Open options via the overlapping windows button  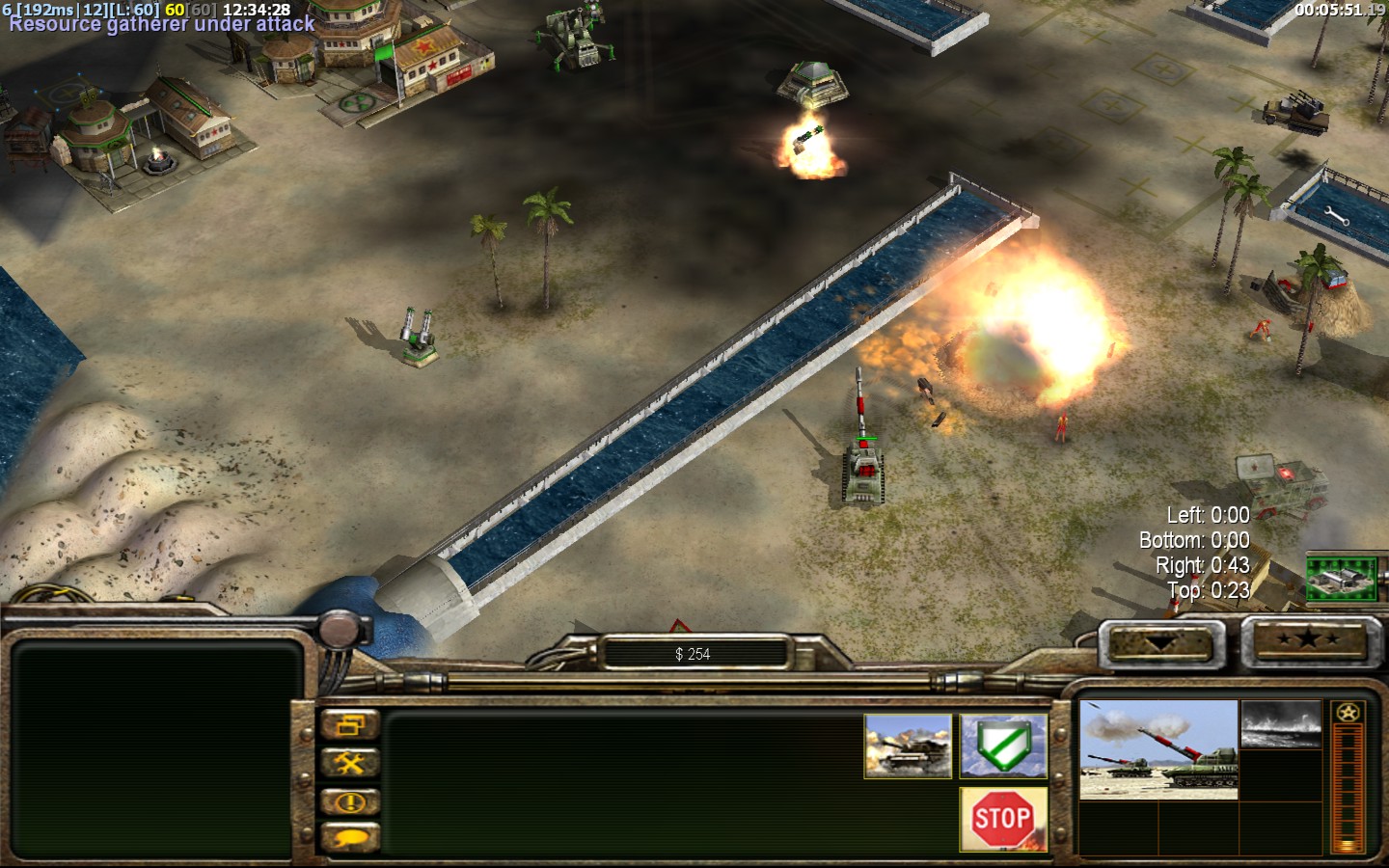click(349, 725)
